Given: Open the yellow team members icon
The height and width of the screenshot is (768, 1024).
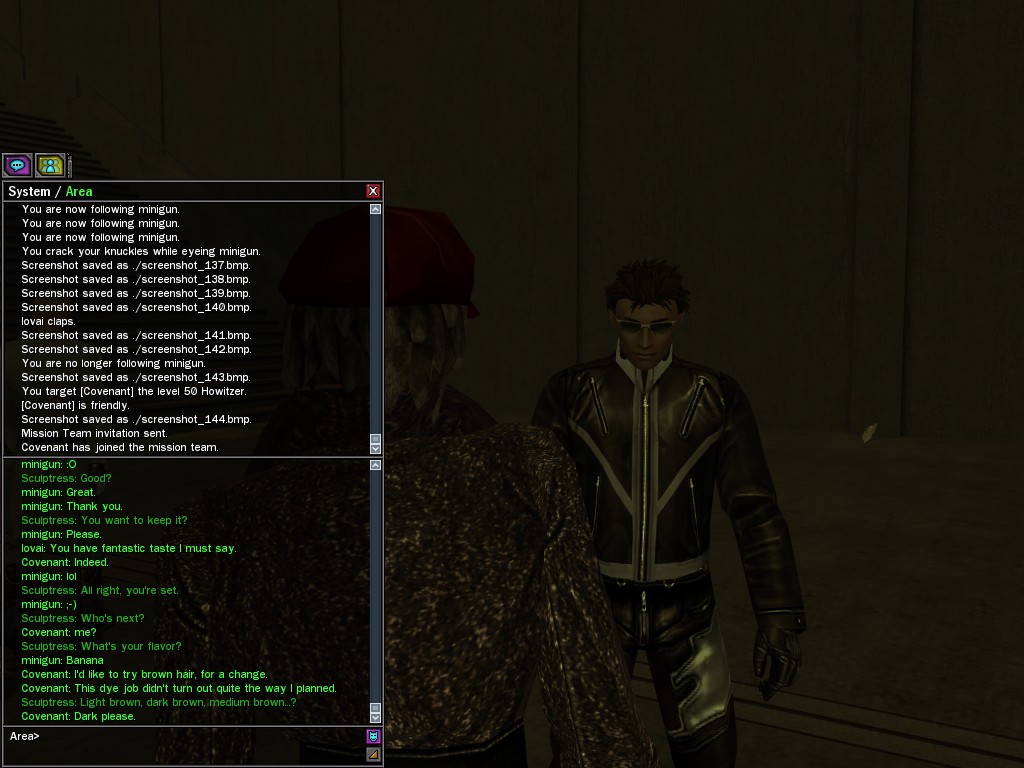Looking at the screenshot, I should click(x=50, y=165).
